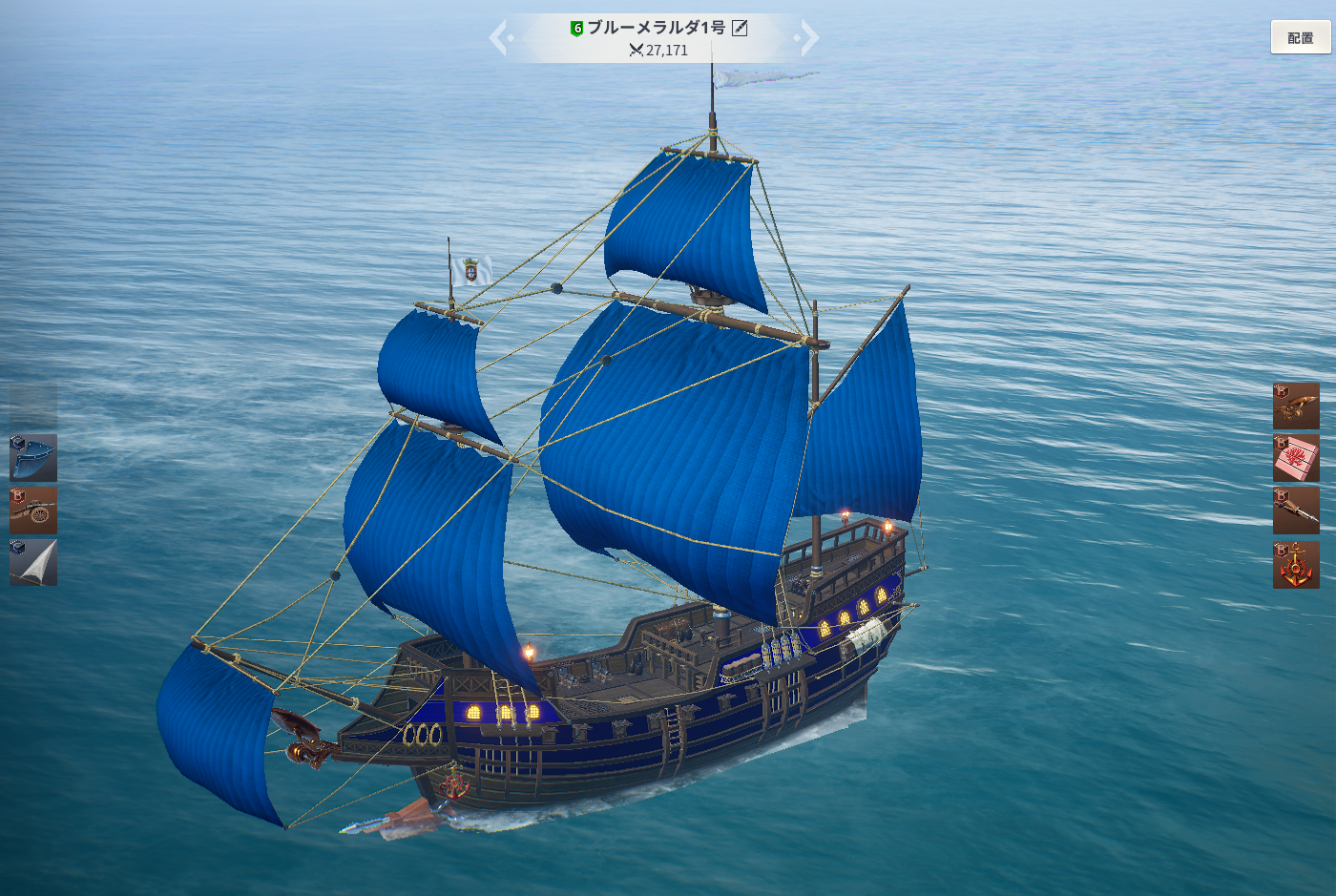This screenshot has height=896, width=1336.
Task: Select the blue hull armor plate slot
Action: (33, 458)
